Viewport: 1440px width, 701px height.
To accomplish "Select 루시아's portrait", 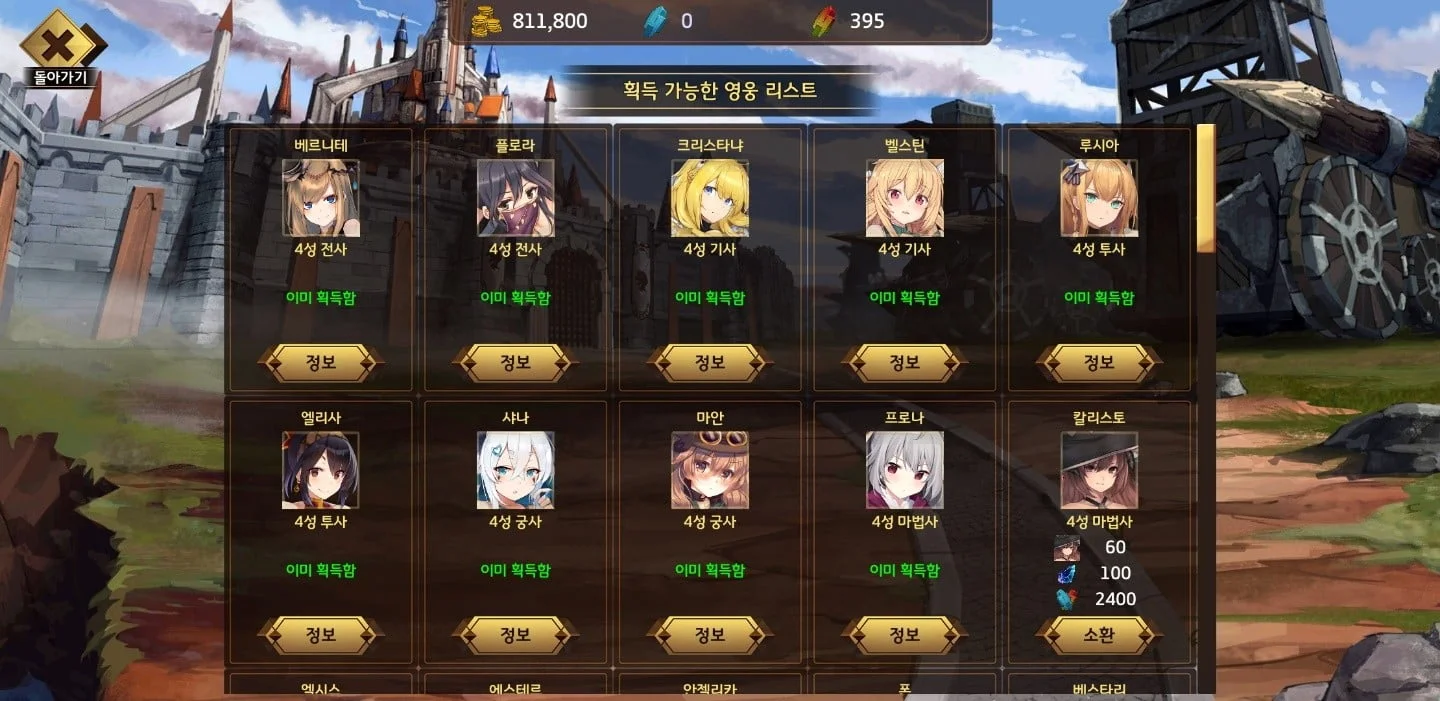I will (x=1098, y=198).
